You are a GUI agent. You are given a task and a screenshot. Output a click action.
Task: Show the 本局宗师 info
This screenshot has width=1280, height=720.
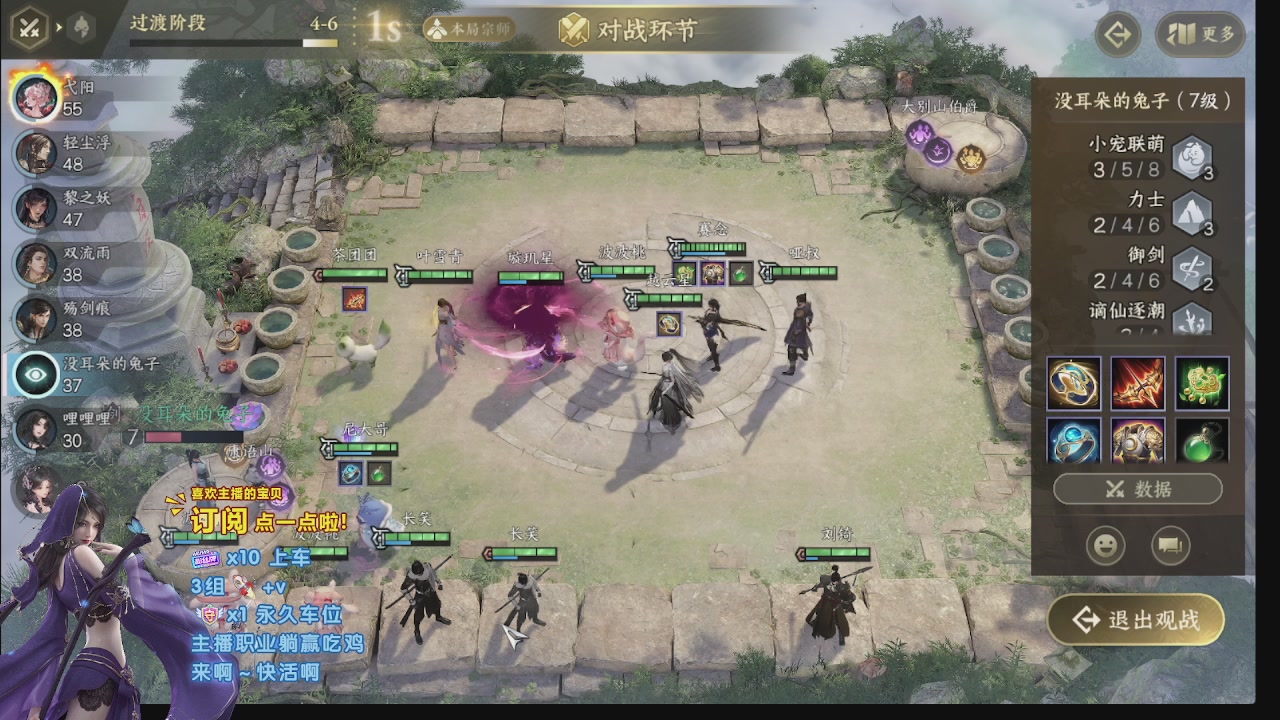tap(469, 29)
